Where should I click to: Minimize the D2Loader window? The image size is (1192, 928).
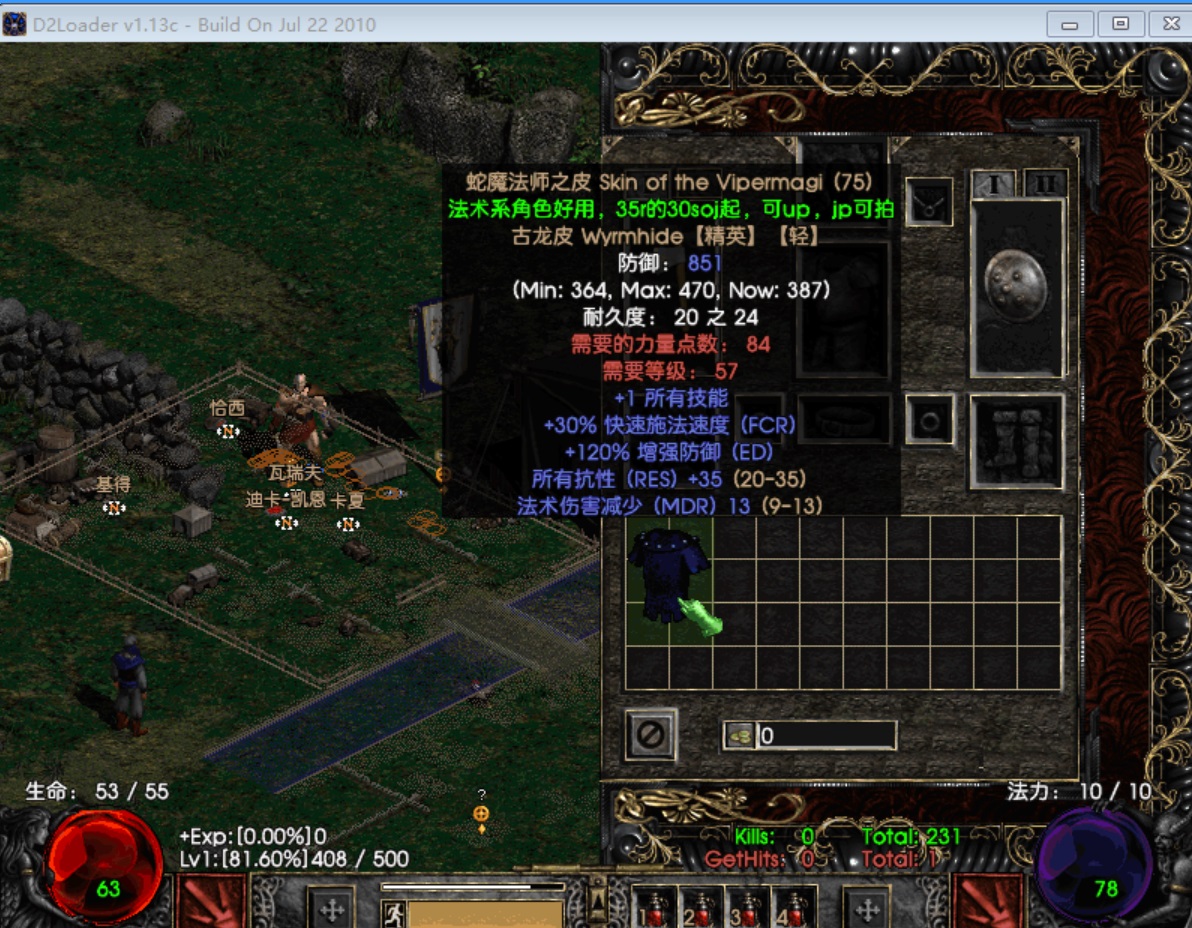pos(1069,24)
